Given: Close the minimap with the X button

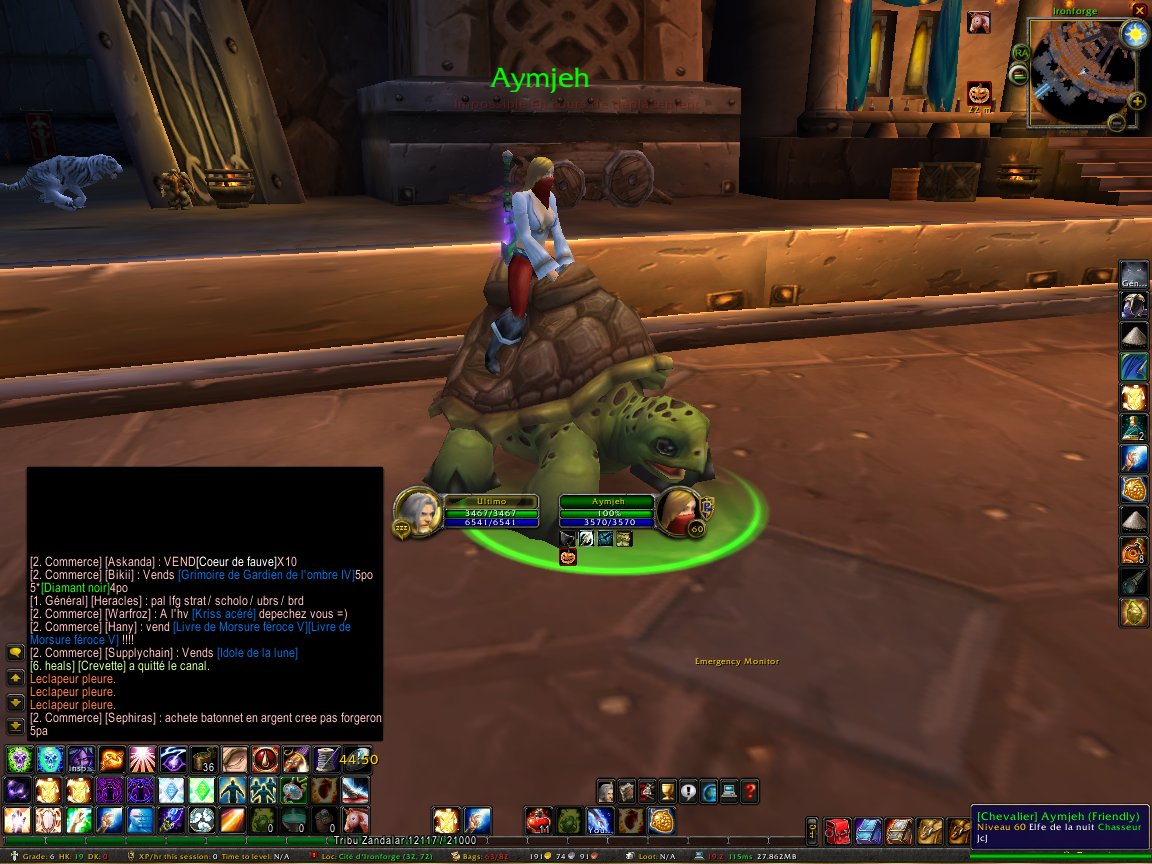Looking at the screenshot, I should point(1137,10).
